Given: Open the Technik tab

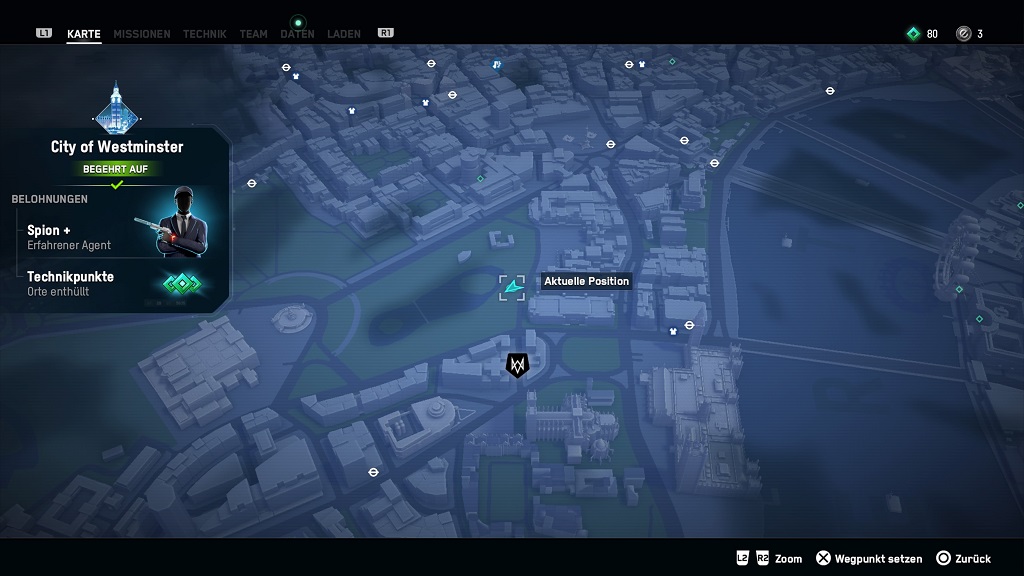Looking at the screenshot, I should click(x=204, y=34).
